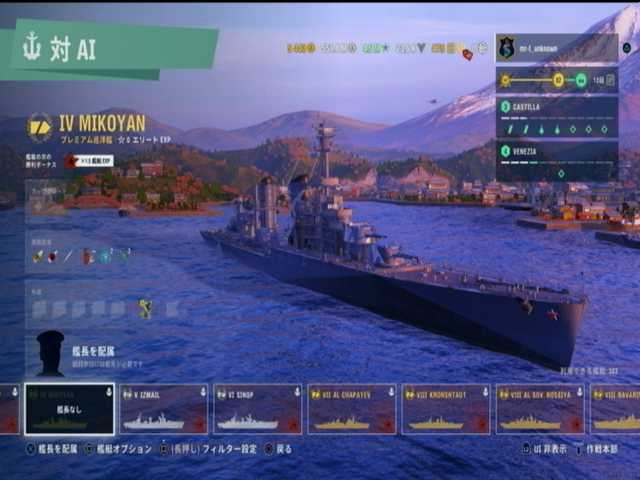The height and width of the screenshot is (480, 640).
Task: Open the win bonus ×1.5 EXP badge
Action: click(x=88, y=160)
